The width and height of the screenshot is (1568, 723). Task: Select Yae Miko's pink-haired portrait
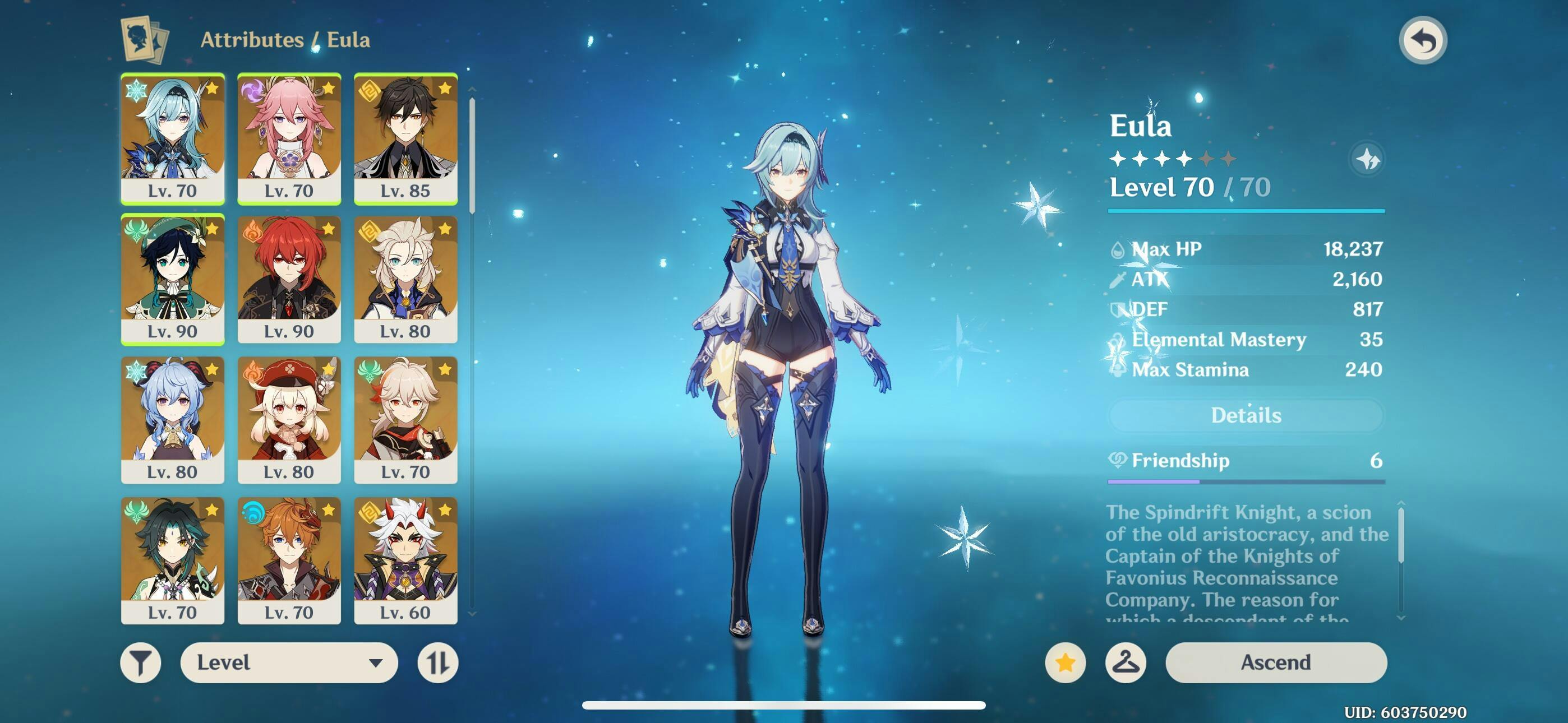coord(289,138)
